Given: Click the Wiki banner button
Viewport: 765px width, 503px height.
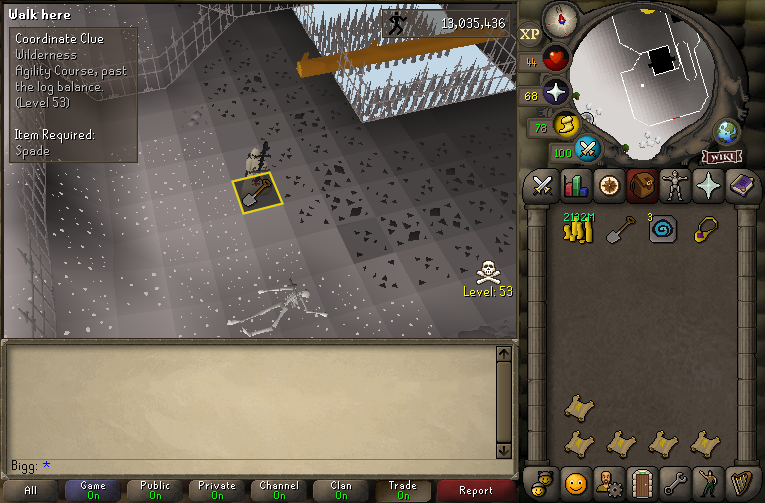Looking at the screenshot, I should (722, 156).
